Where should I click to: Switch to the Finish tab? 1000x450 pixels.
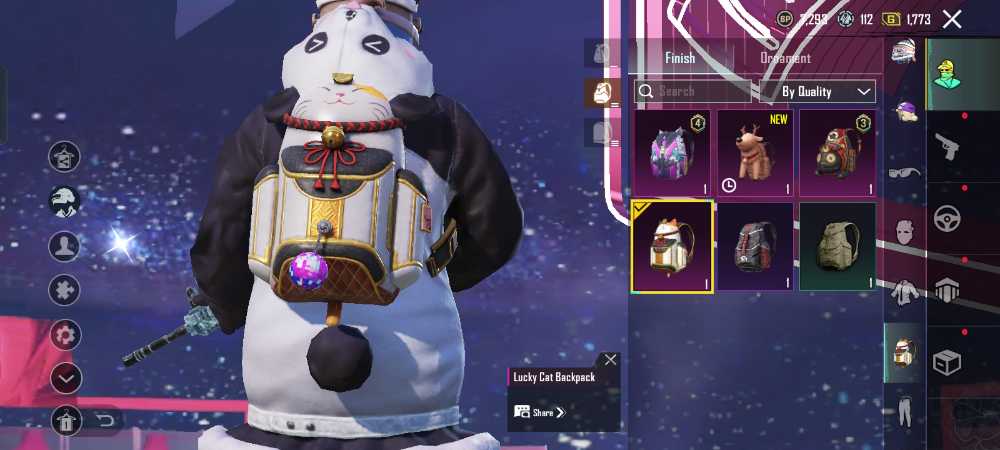coord(680,58)
